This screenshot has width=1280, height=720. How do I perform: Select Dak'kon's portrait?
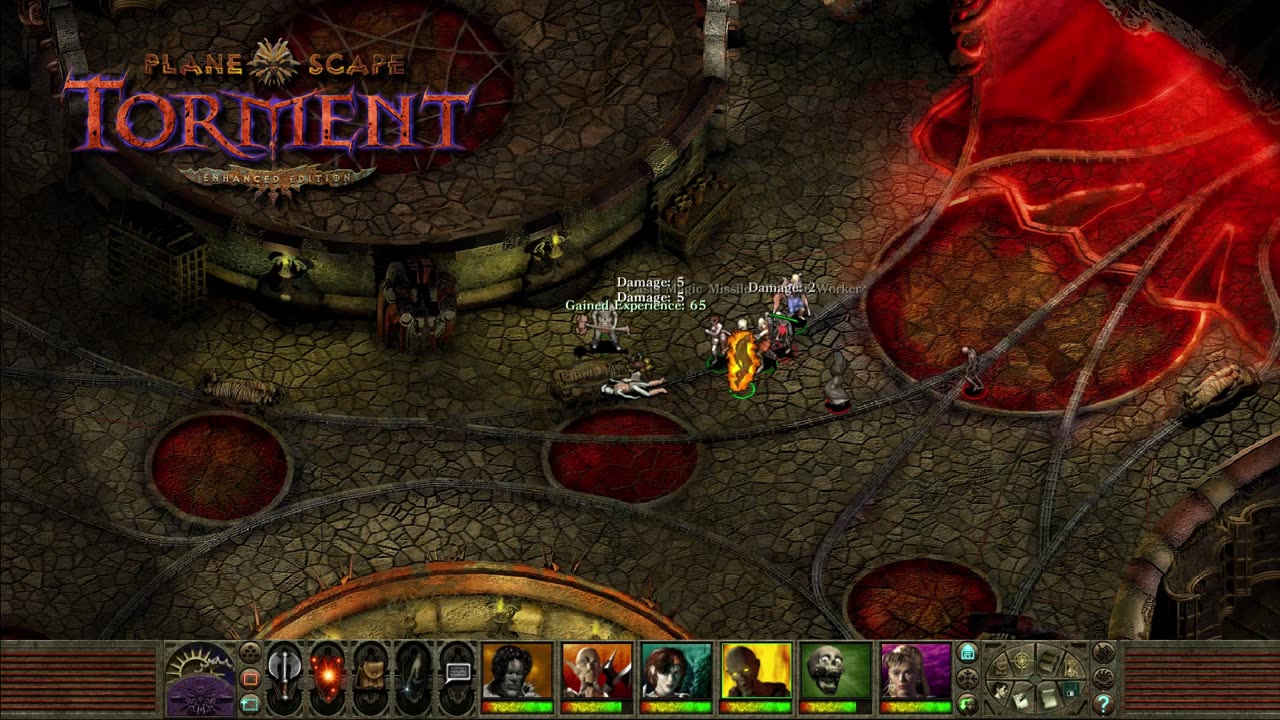click(597, 670)
